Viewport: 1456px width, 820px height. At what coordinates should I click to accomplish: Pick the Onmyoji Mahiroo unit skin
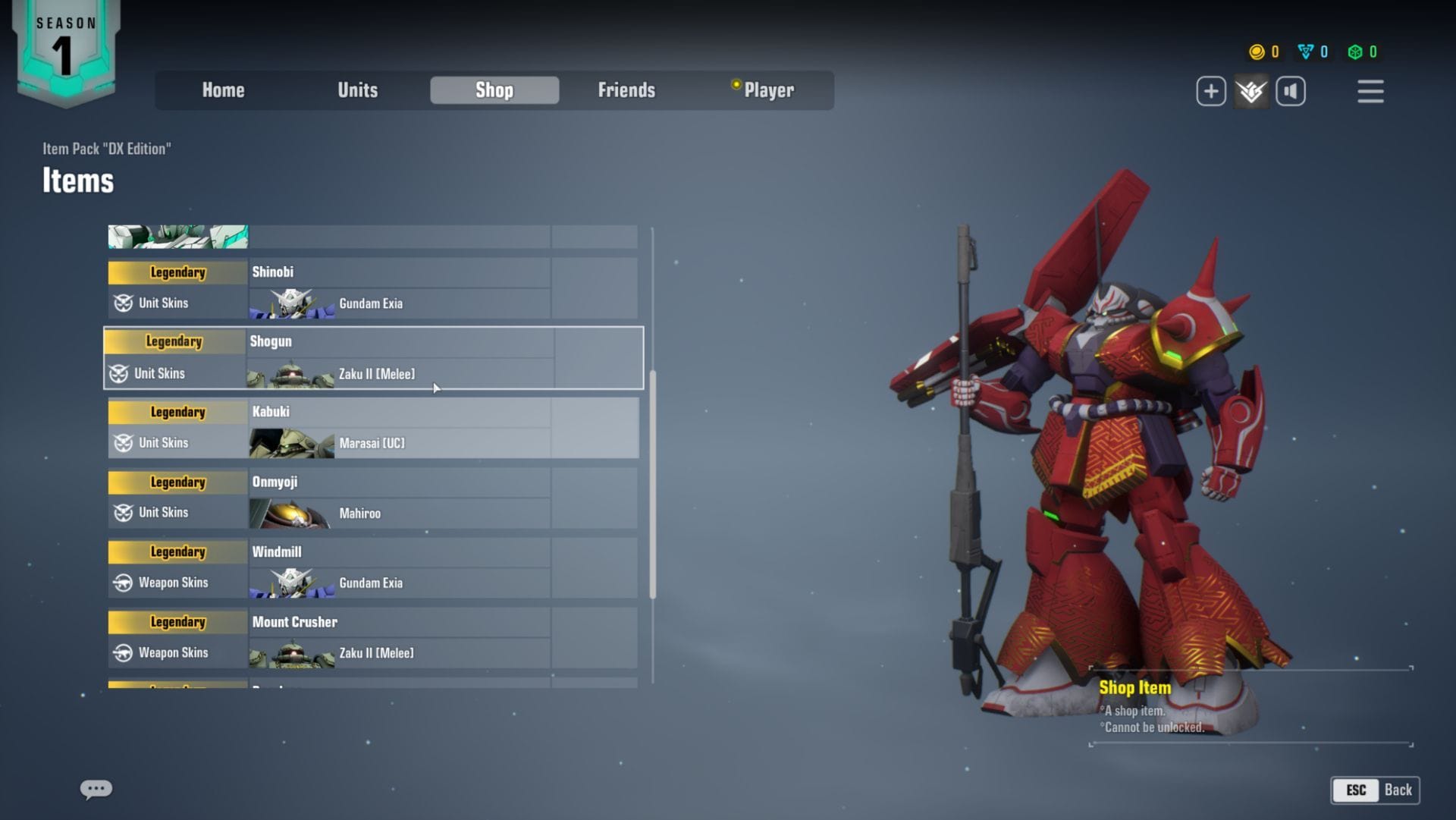click(x=372, y=498)
